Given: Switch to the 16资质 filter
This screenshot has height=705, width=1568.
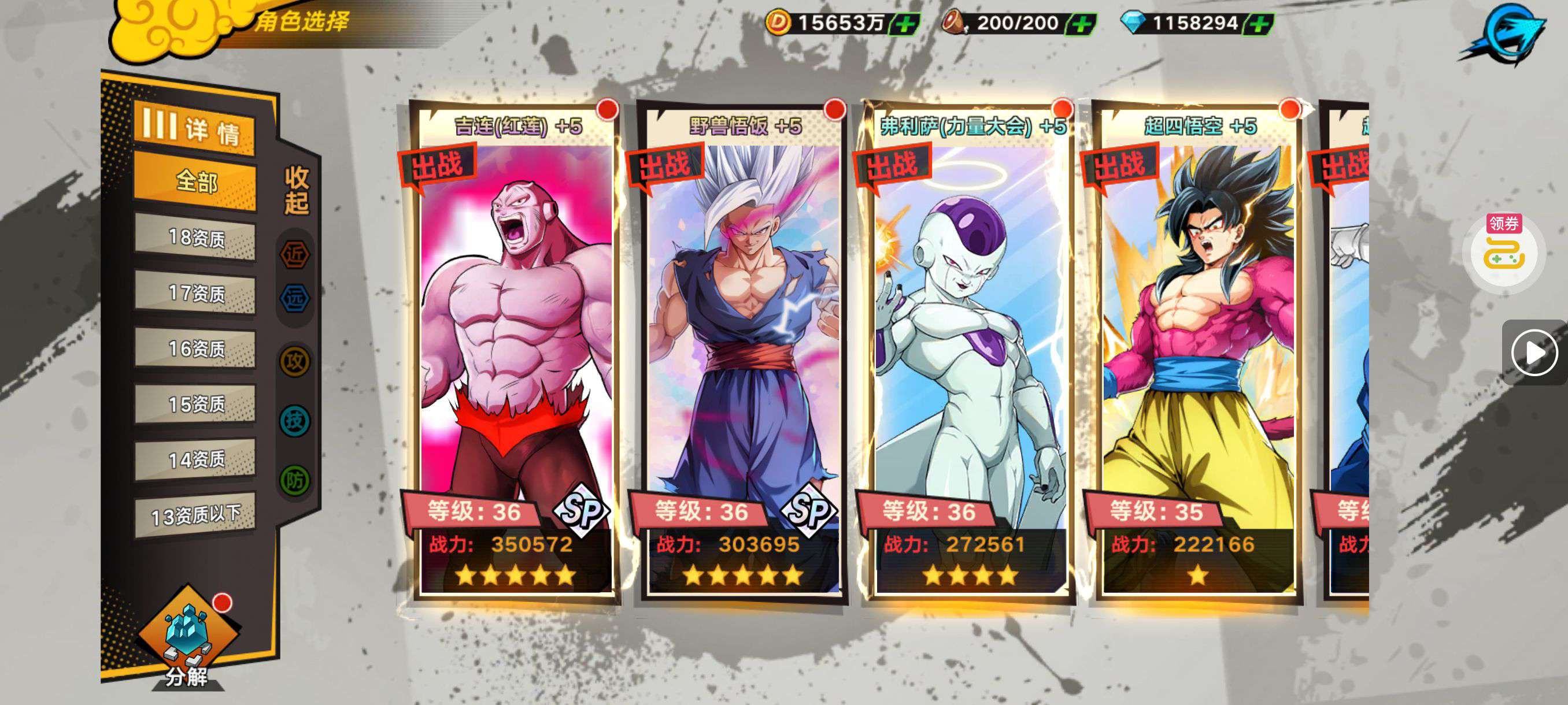Looking at the screenshot, I should [195, 348].
